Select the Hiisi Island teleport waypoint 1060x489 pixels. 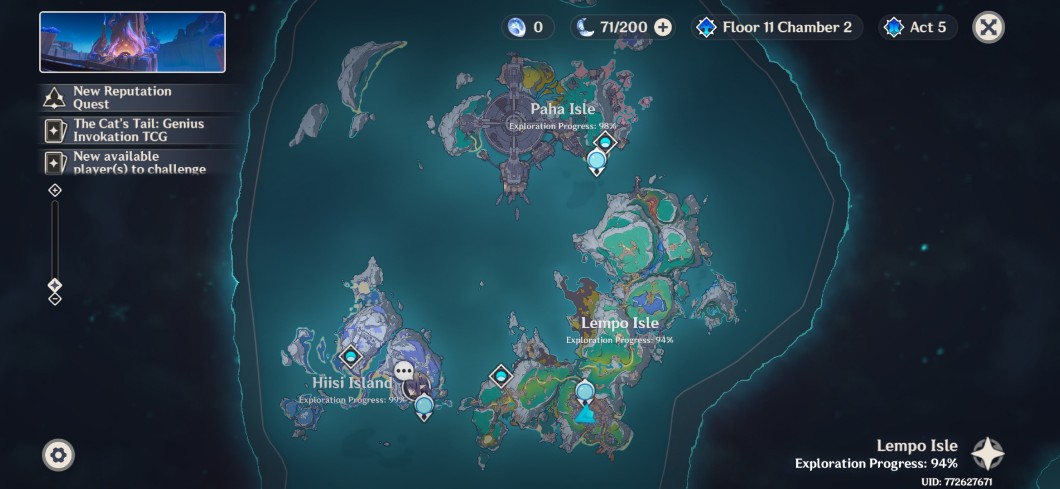point(424,406)
